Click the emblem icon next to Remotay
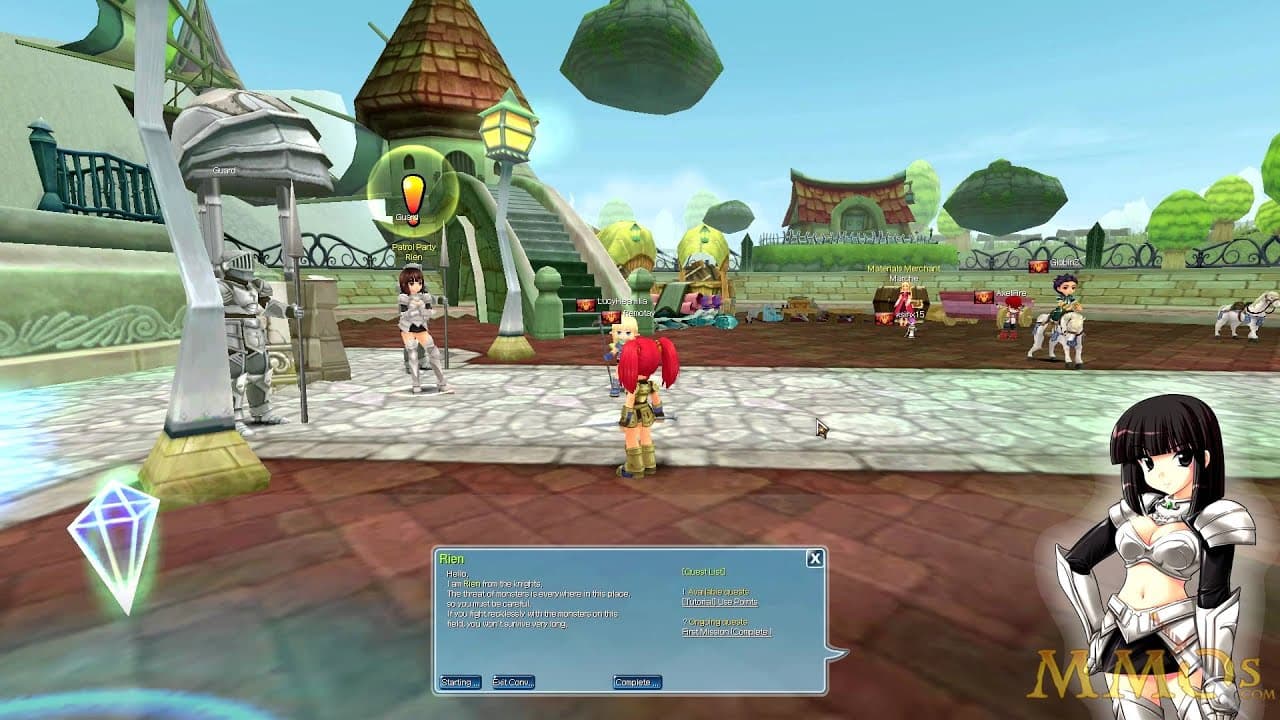 click(x=611, y=317)
